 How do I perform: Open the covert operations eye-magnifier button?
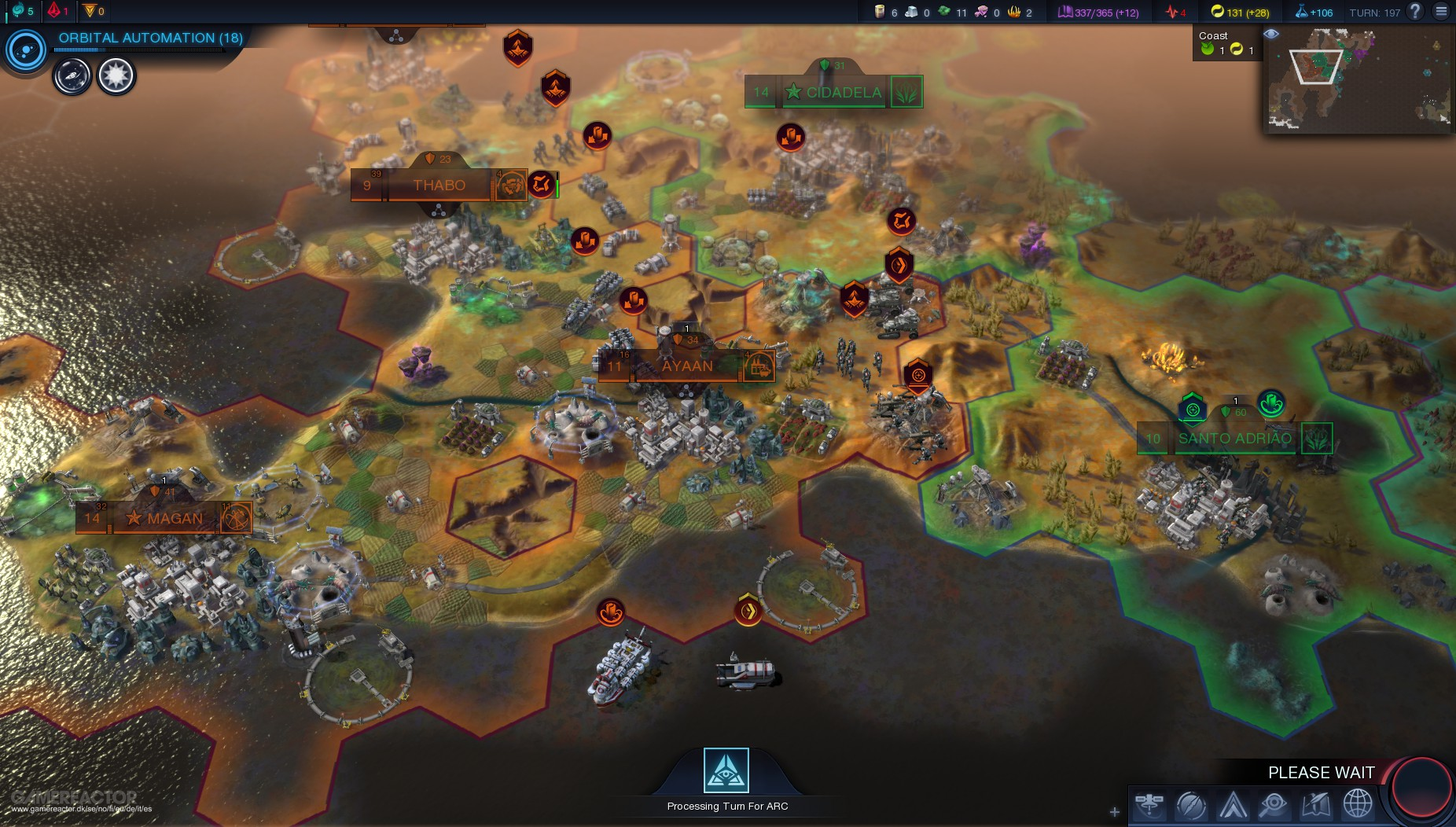(1274, 805)
